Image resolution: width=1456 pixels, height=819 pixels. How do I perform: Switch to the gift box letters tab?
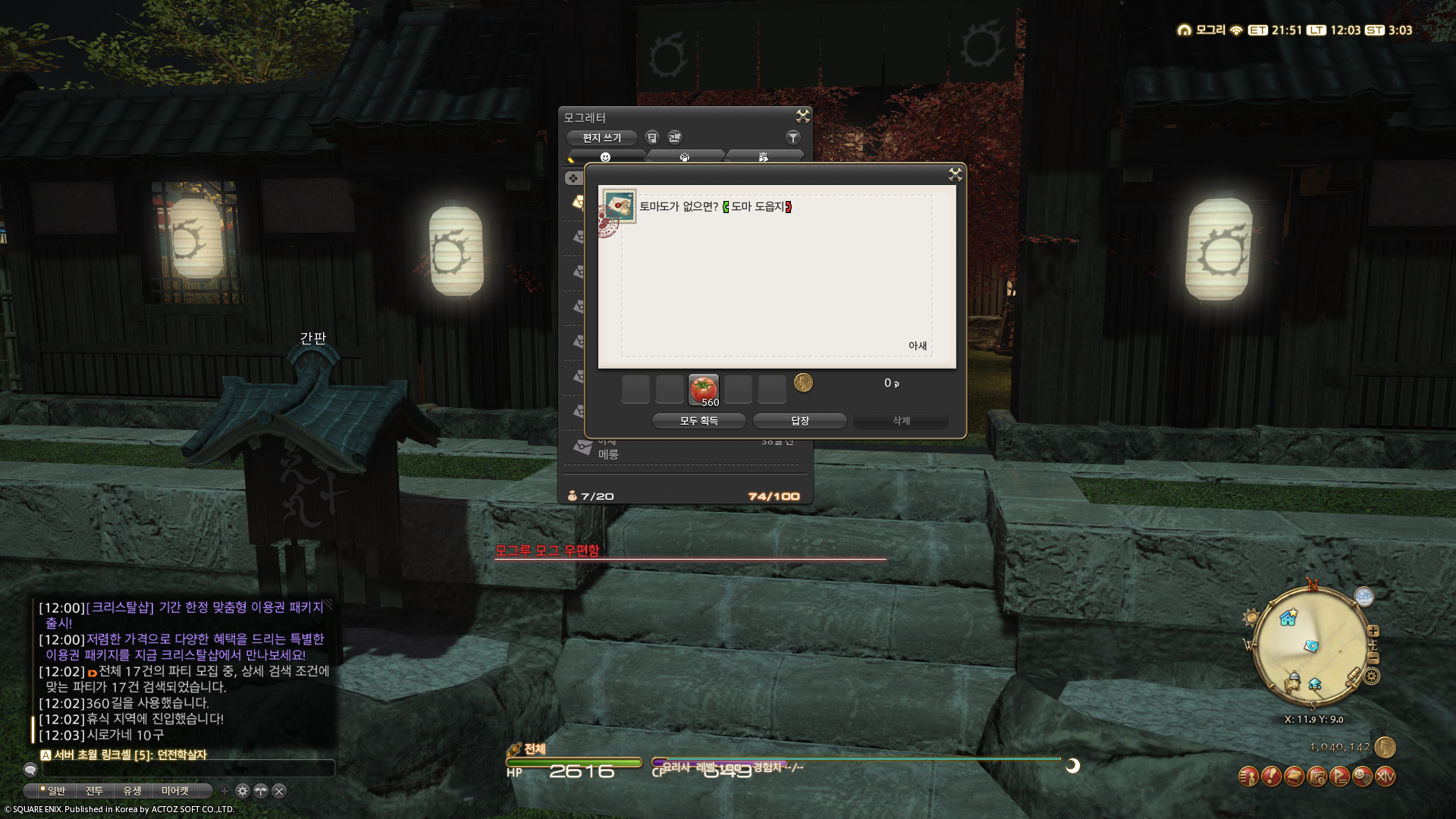tap(684, 157)
